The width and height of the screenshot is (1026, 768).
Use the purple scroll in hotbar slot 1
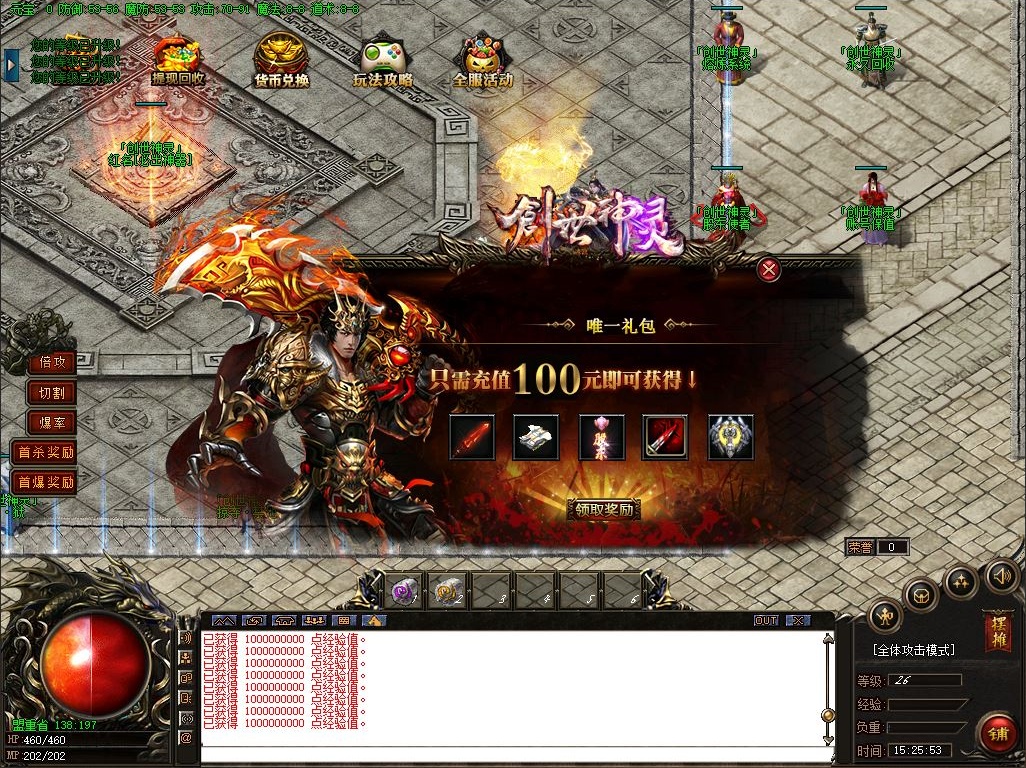405,590
